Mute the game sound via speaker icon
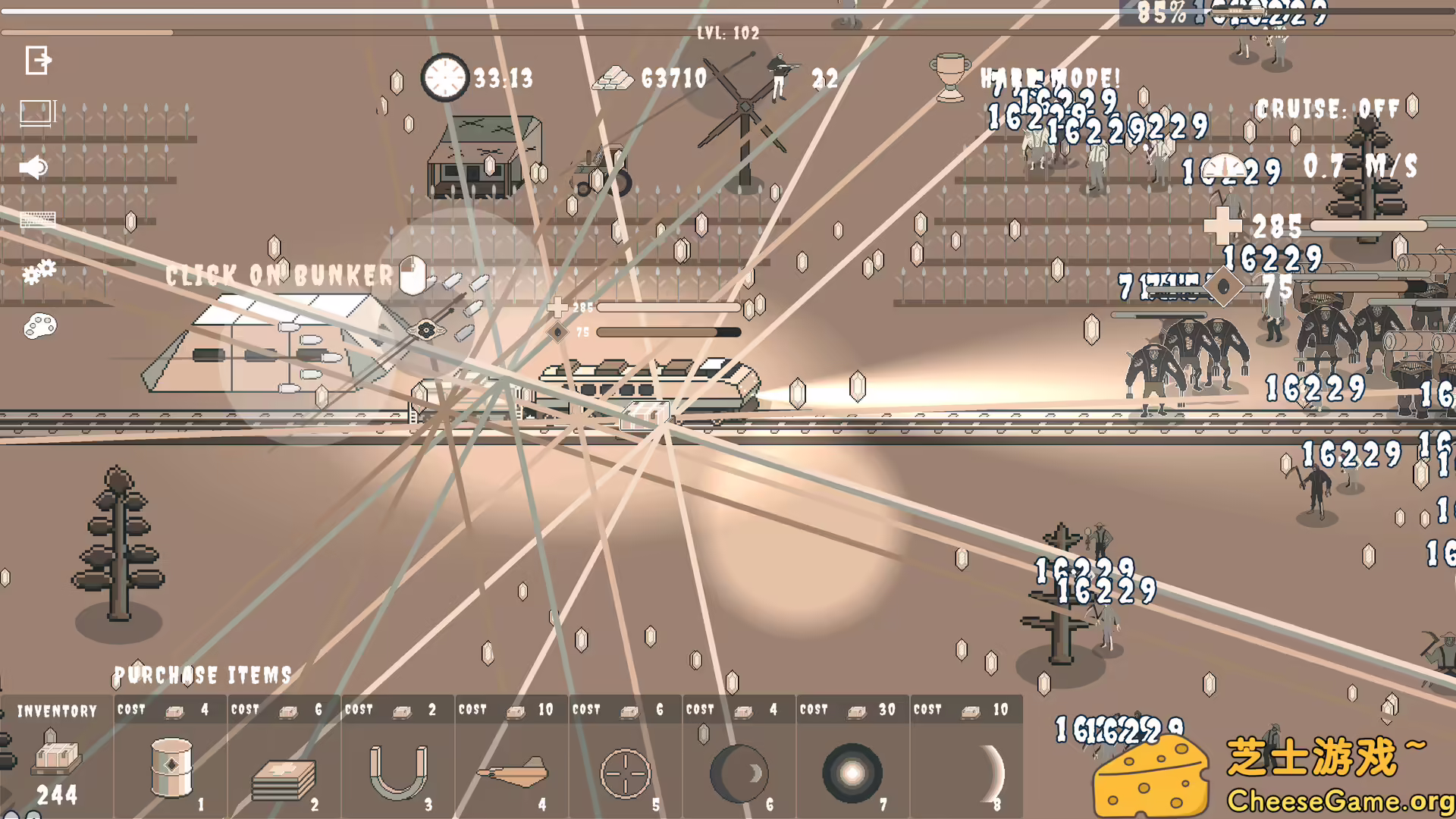This screenshot has height=819, width=1456. coord(33,166)
